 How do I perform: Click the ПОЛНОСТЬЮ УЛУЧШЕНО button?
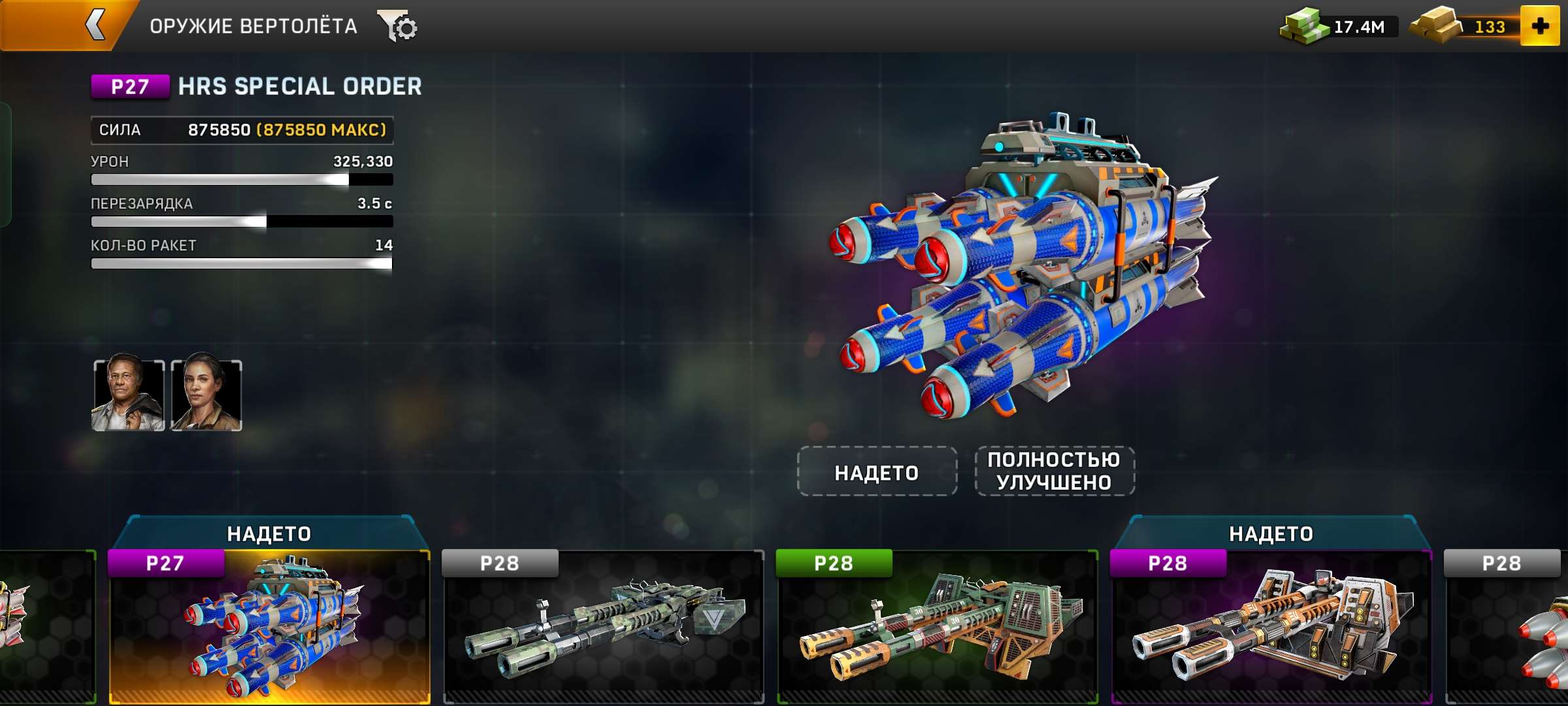pyautogui.click(x=1054, y=471)
